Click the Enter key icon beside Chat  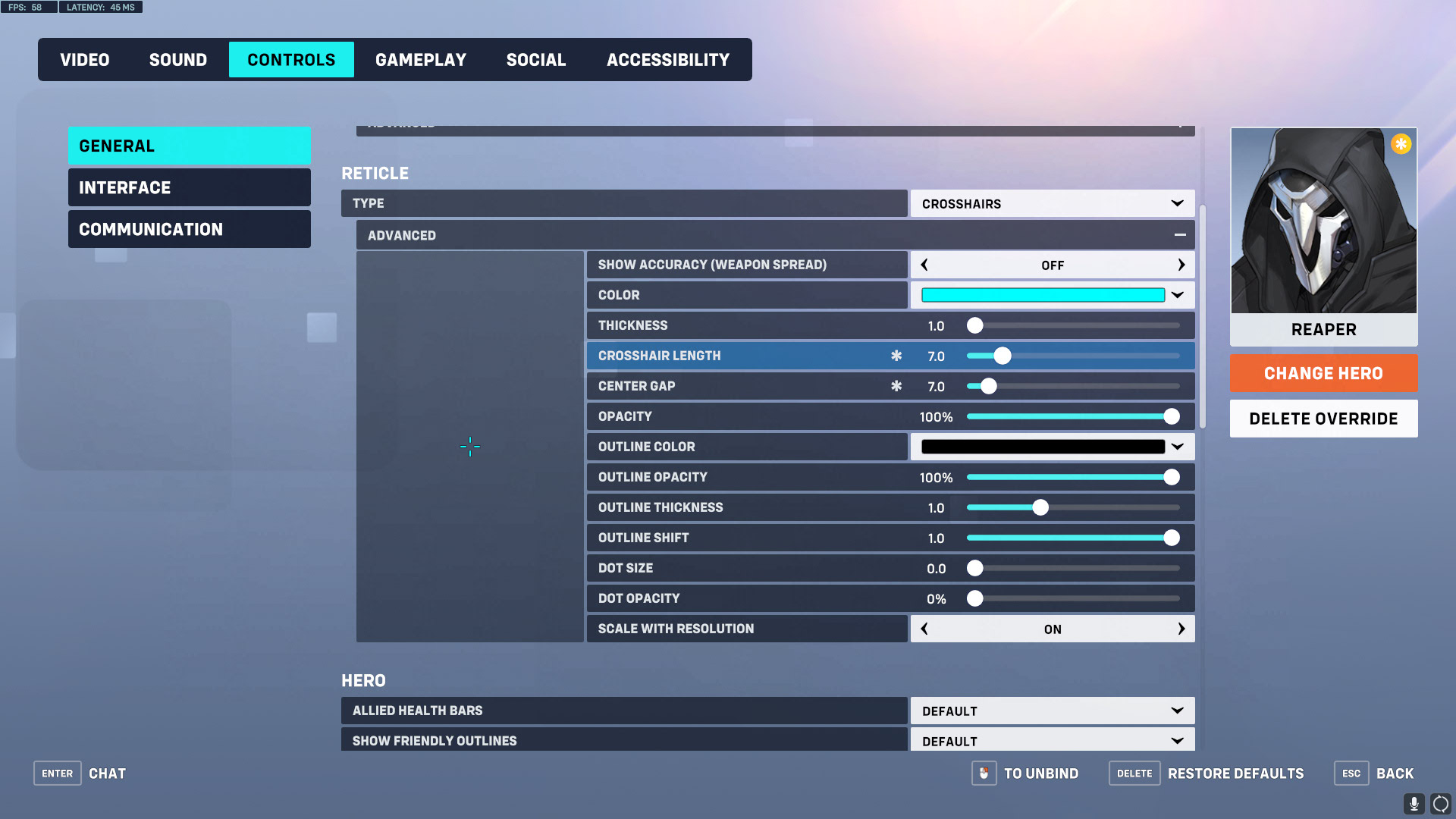[x=57, y=773]
